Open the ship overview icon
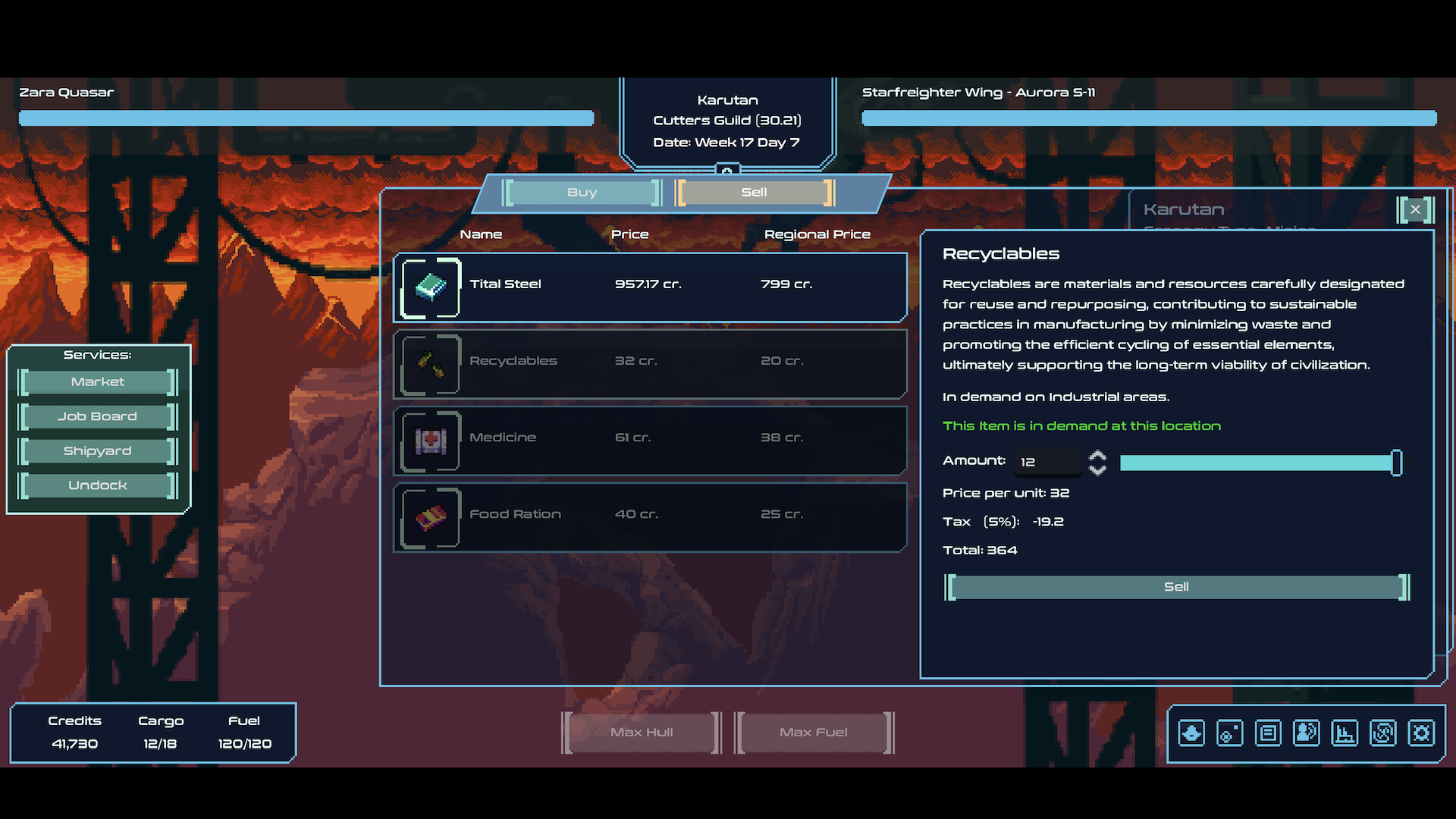The width and height of the screenshot is (1456, 819). pyautogui.click(x=1191, y=733)
